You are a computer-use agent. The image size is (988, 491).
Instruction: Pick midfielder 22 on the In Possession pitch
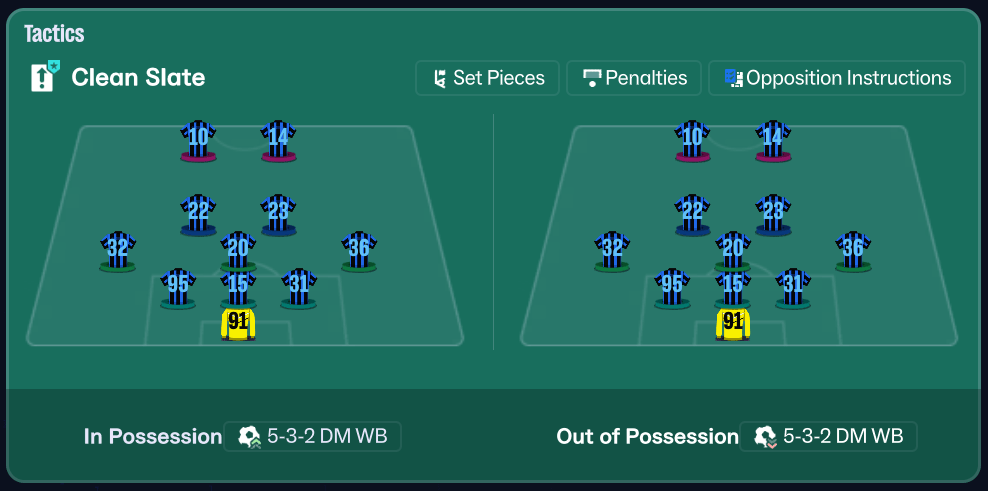198,212
